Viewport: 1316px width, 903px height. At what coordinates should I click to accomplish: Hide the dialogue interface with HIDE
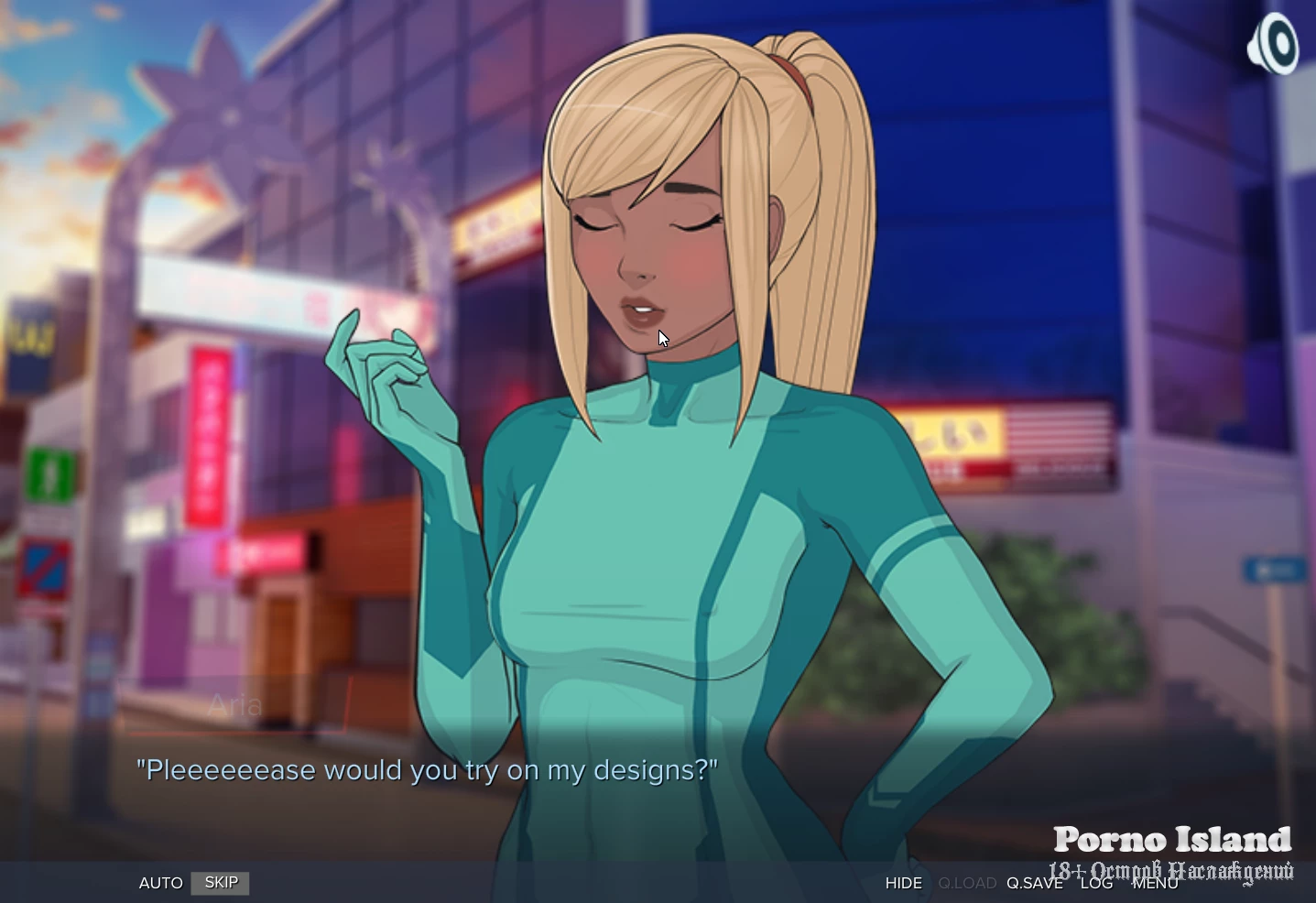pos(903,883)
